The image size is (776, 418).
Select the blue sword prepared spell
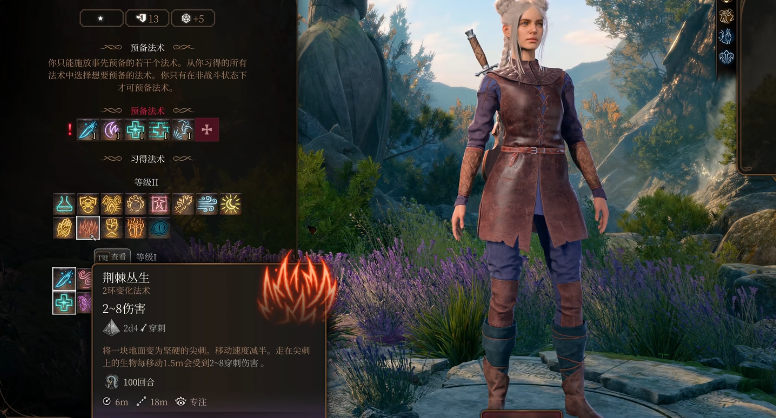pos(87,129)
